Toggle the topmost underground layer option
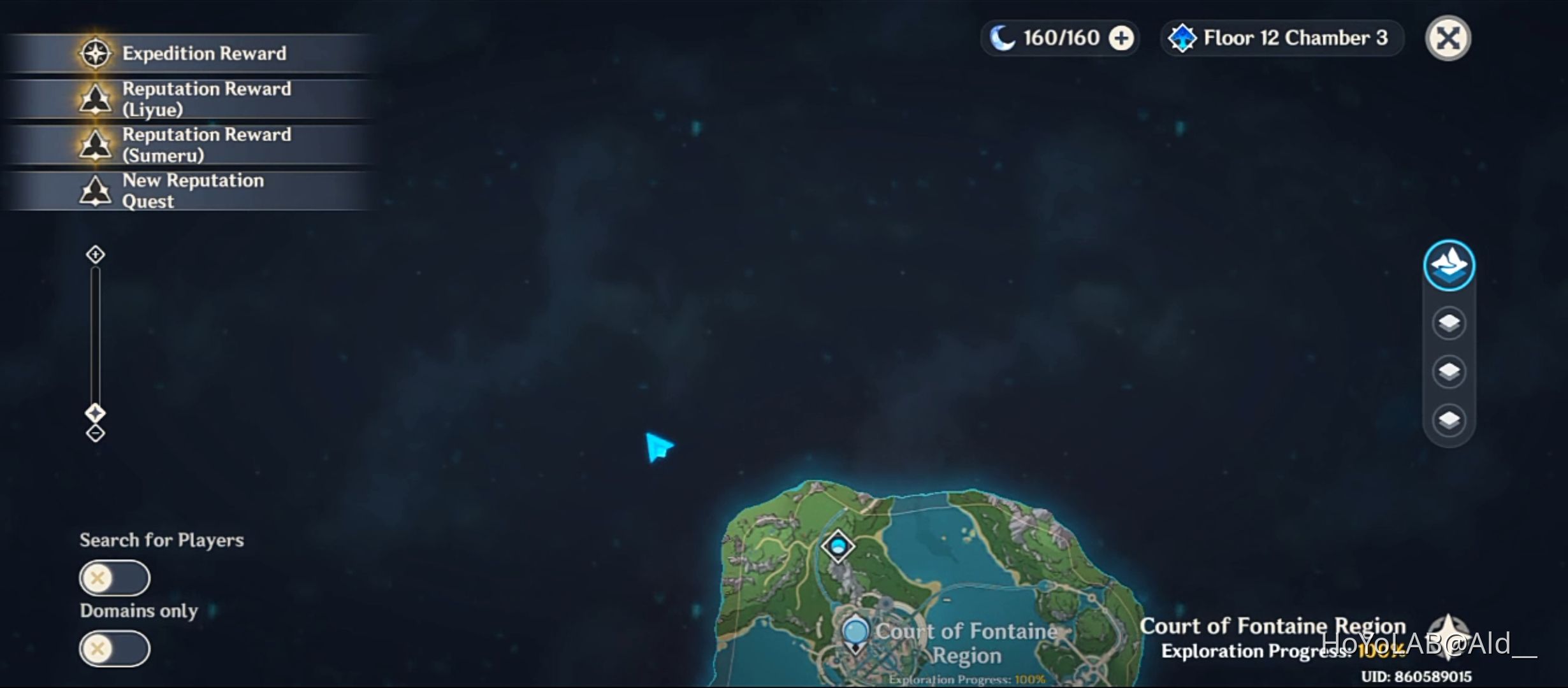This screenshot has height=688, width=1568. click(x=1449, y=322)
